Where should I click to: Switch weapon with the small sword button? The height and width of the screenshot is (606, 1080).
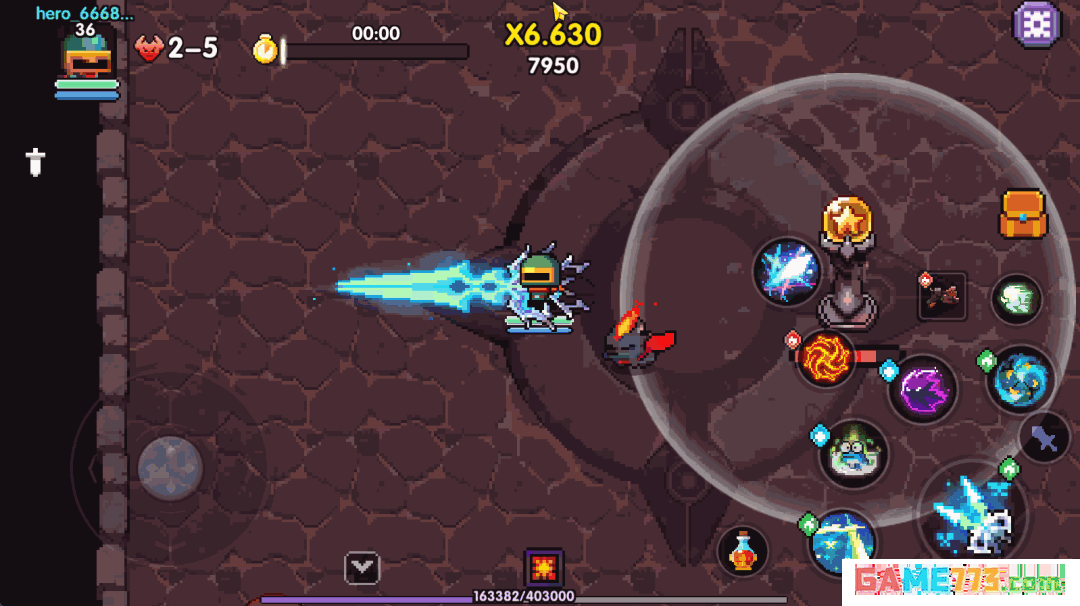(x=1044, y=438)
